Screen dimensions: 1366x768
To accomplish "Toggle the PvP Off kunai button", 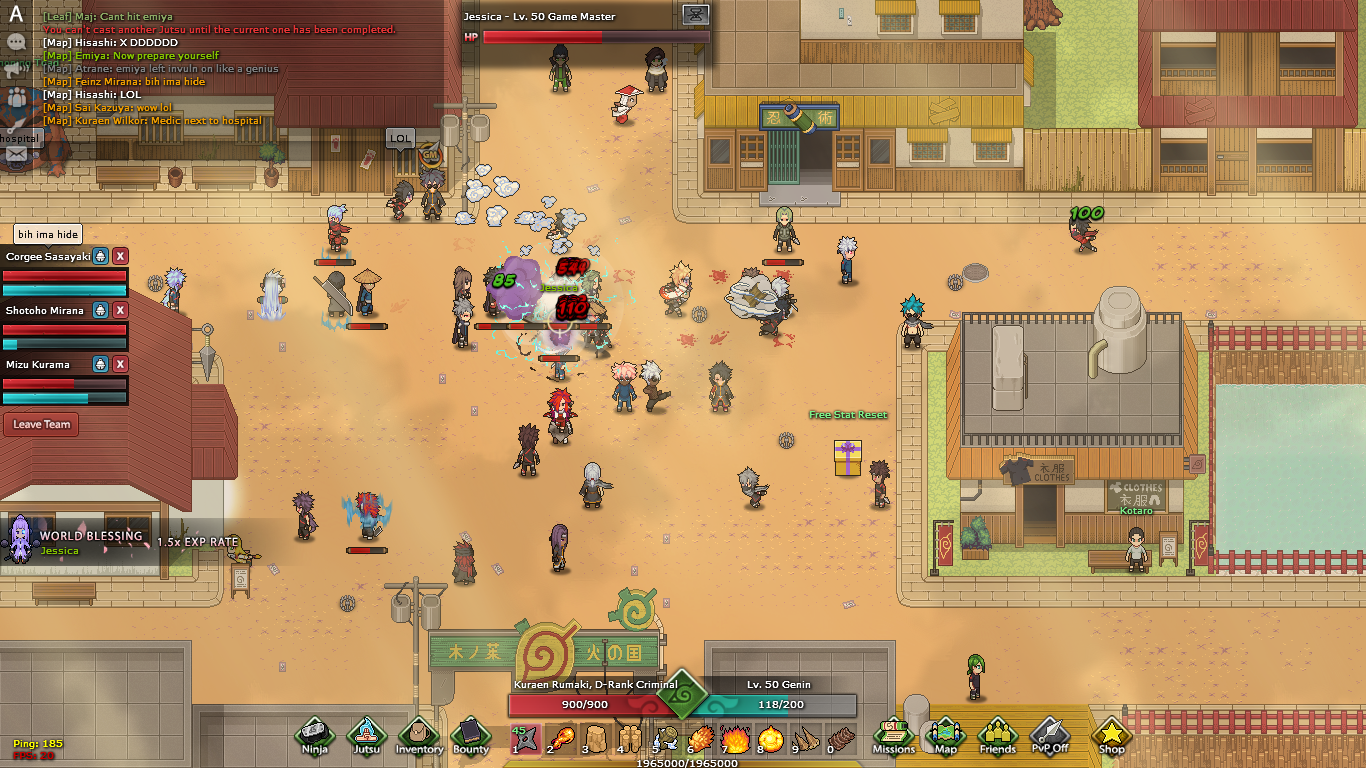I will 1050,734.
